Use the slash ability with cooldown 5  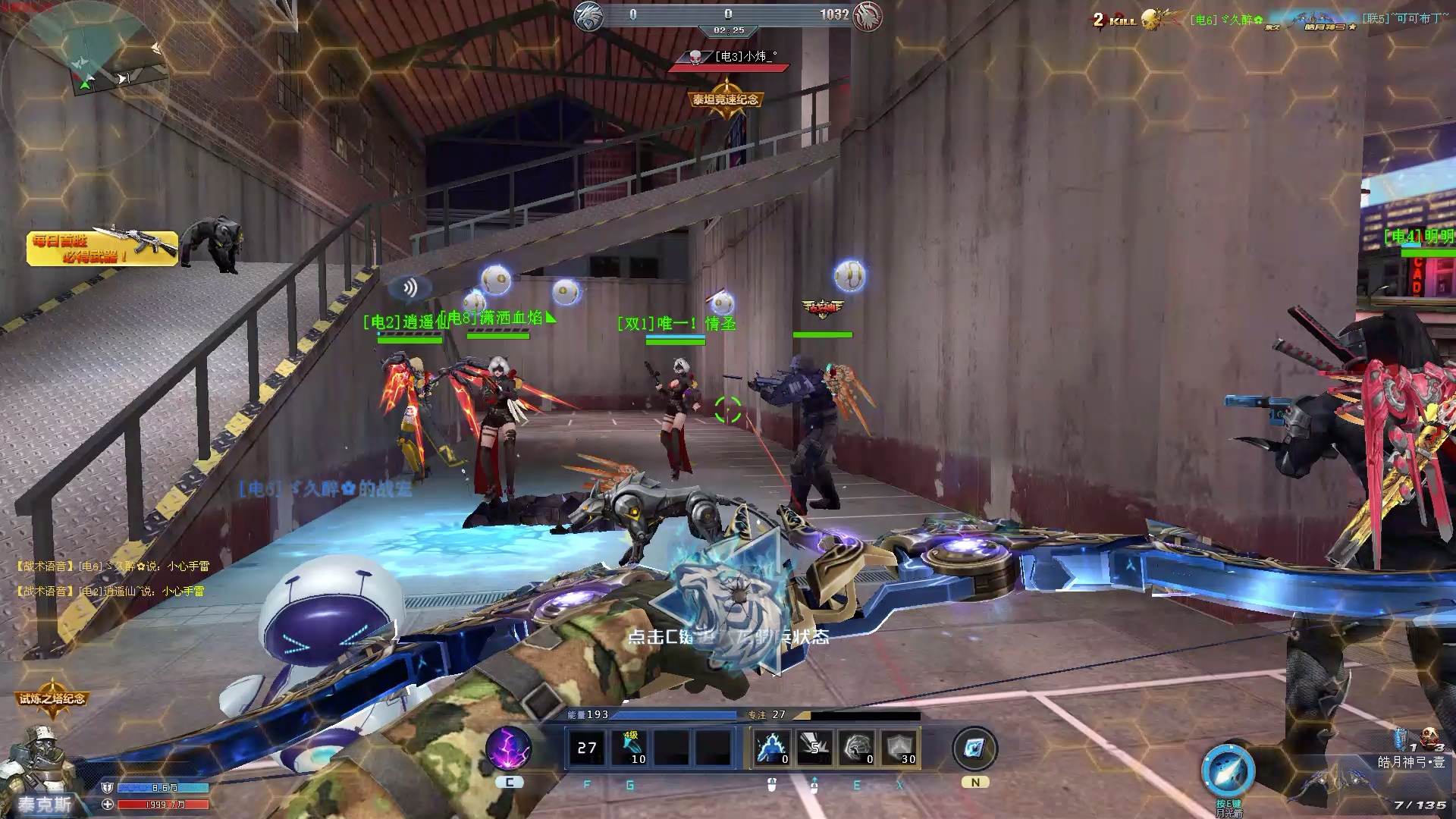(x=815, y=748)
